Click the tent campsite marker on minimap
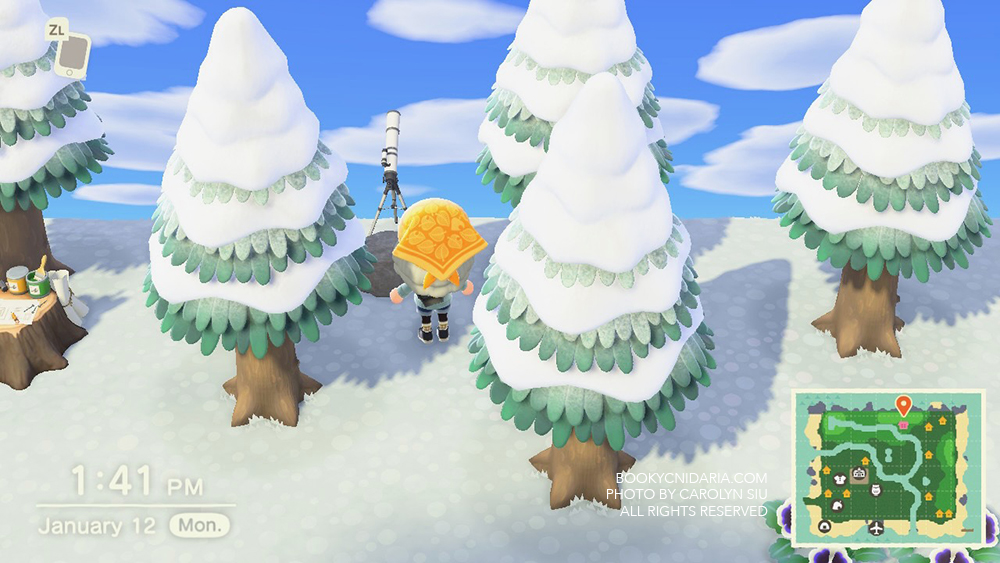The height and width of the screenshot is (563, 1000). coord(825,526)
